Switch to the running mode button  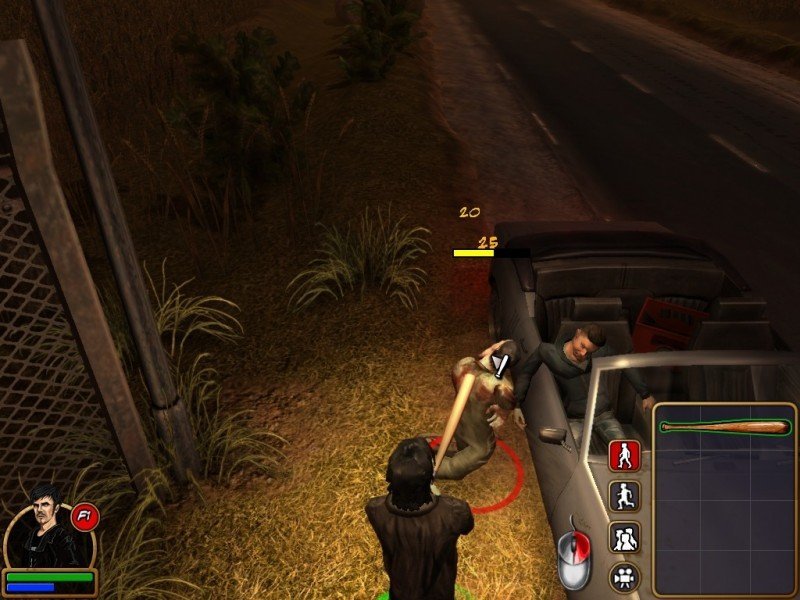point(625,496)
